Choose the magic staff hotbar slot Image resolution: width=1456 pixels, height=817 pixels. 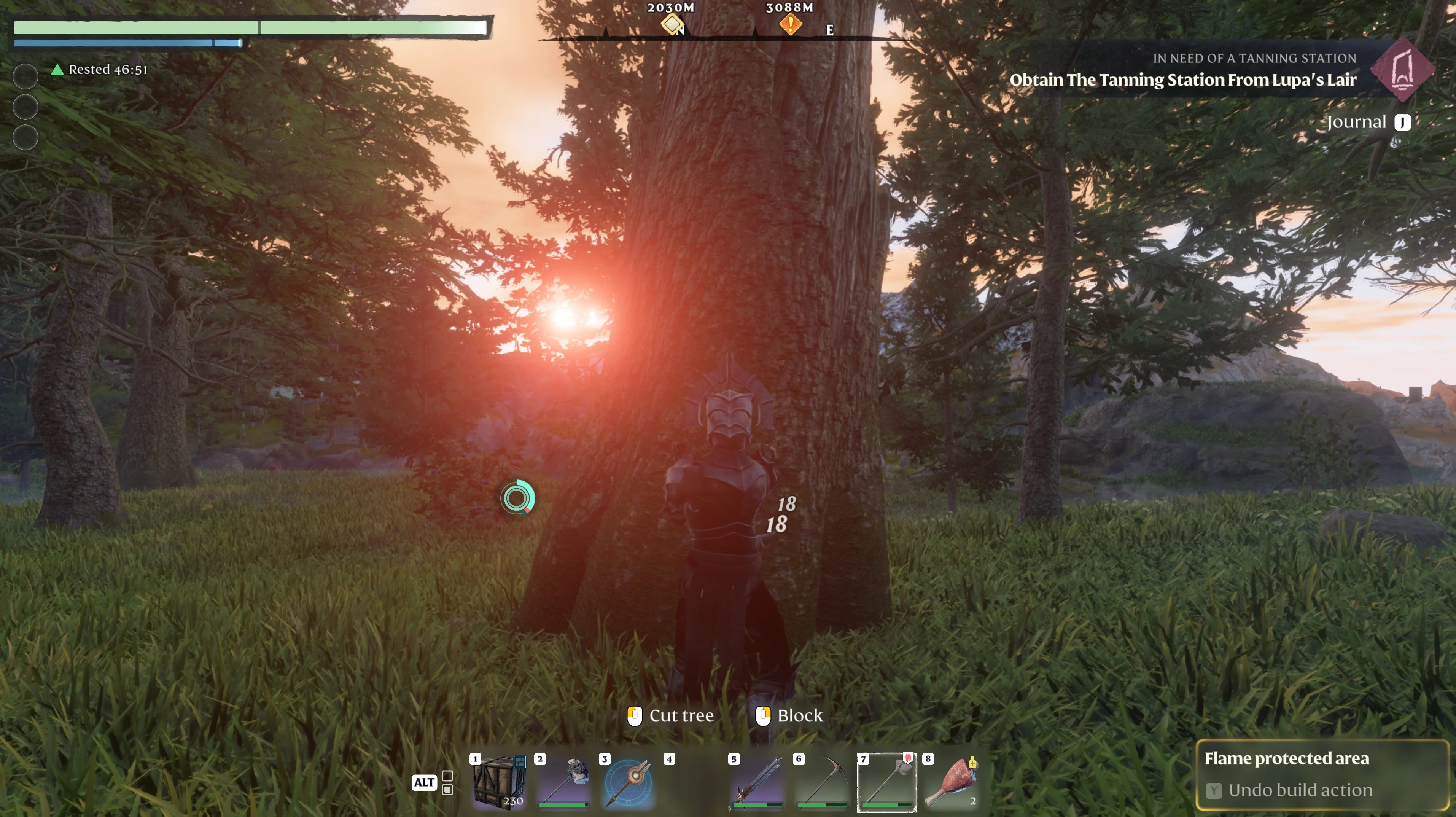tap(629, 782)
